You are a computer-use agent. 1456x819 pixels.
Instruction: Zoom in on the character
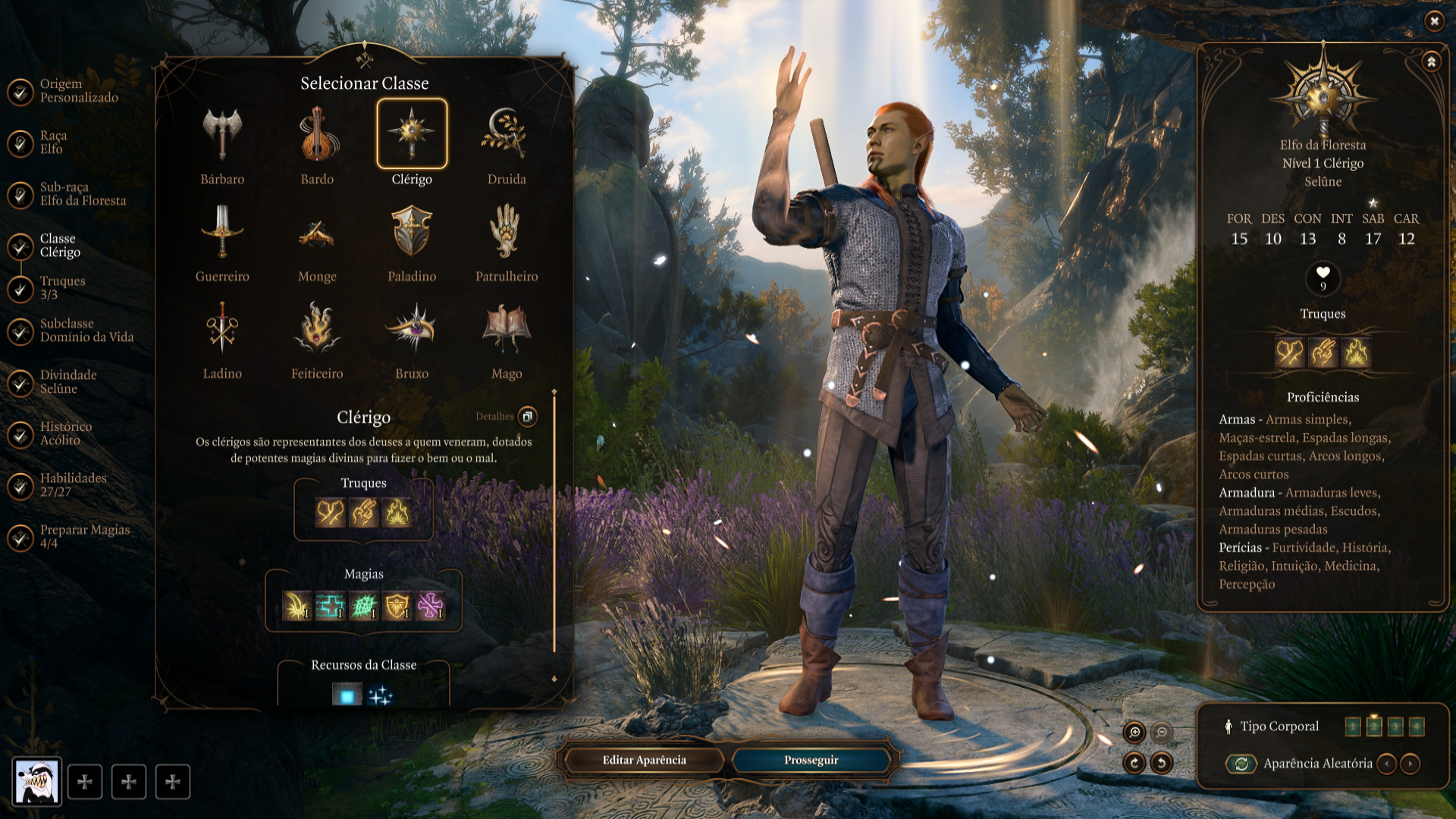click(x=1134, y=732)
